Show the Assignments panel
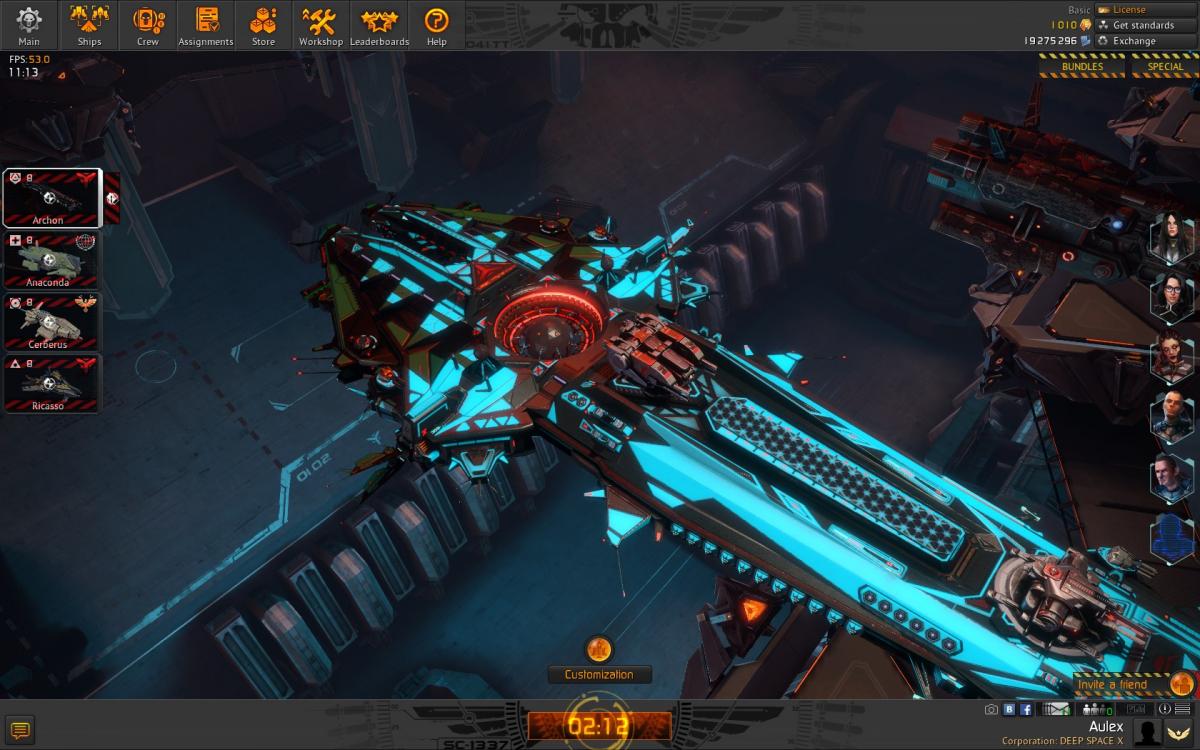Image resolution: width=1200 pixels, height=750 pixels. point(206,25)
